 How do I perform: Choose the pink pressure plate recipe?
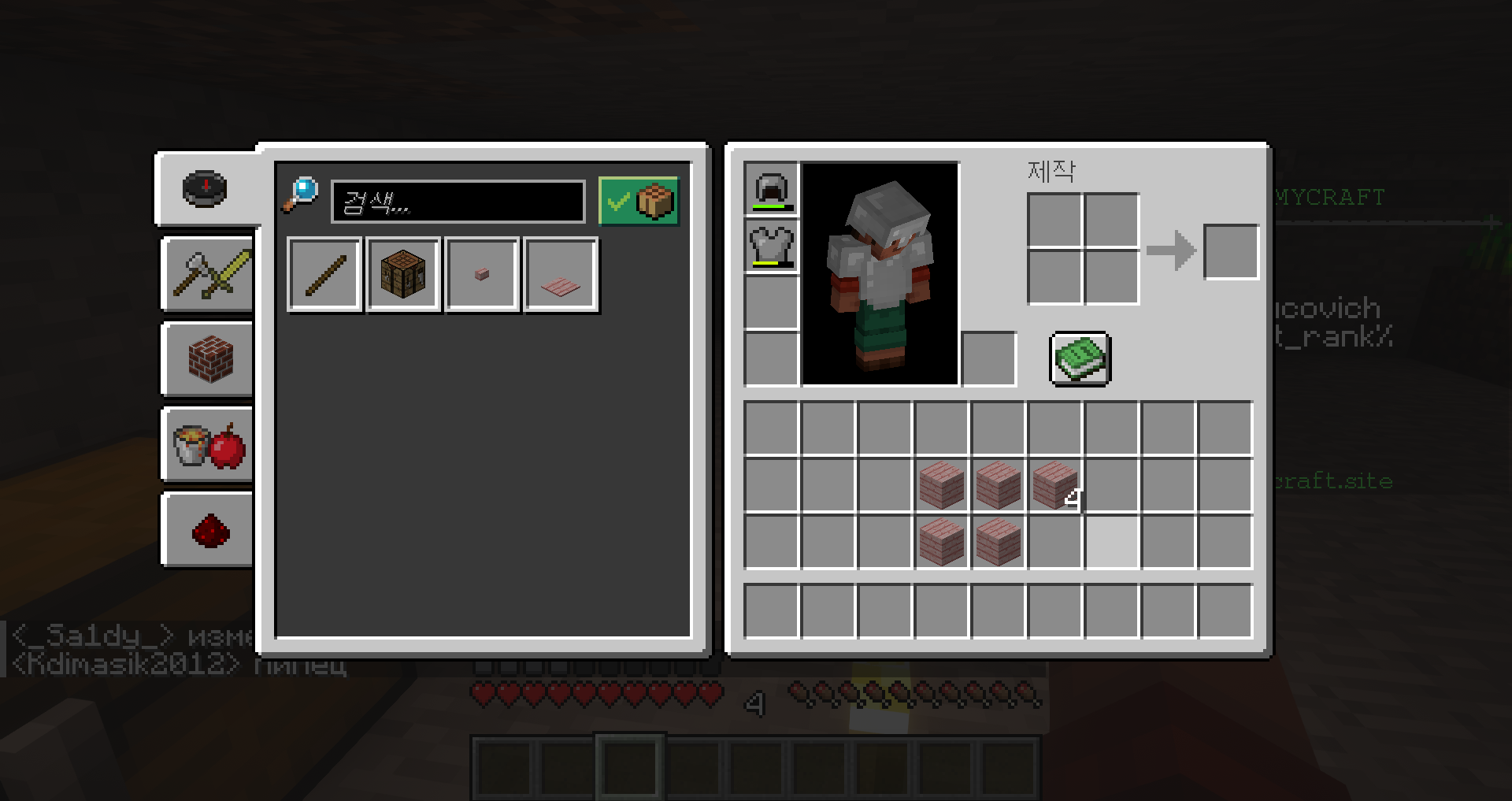(561, 275)
